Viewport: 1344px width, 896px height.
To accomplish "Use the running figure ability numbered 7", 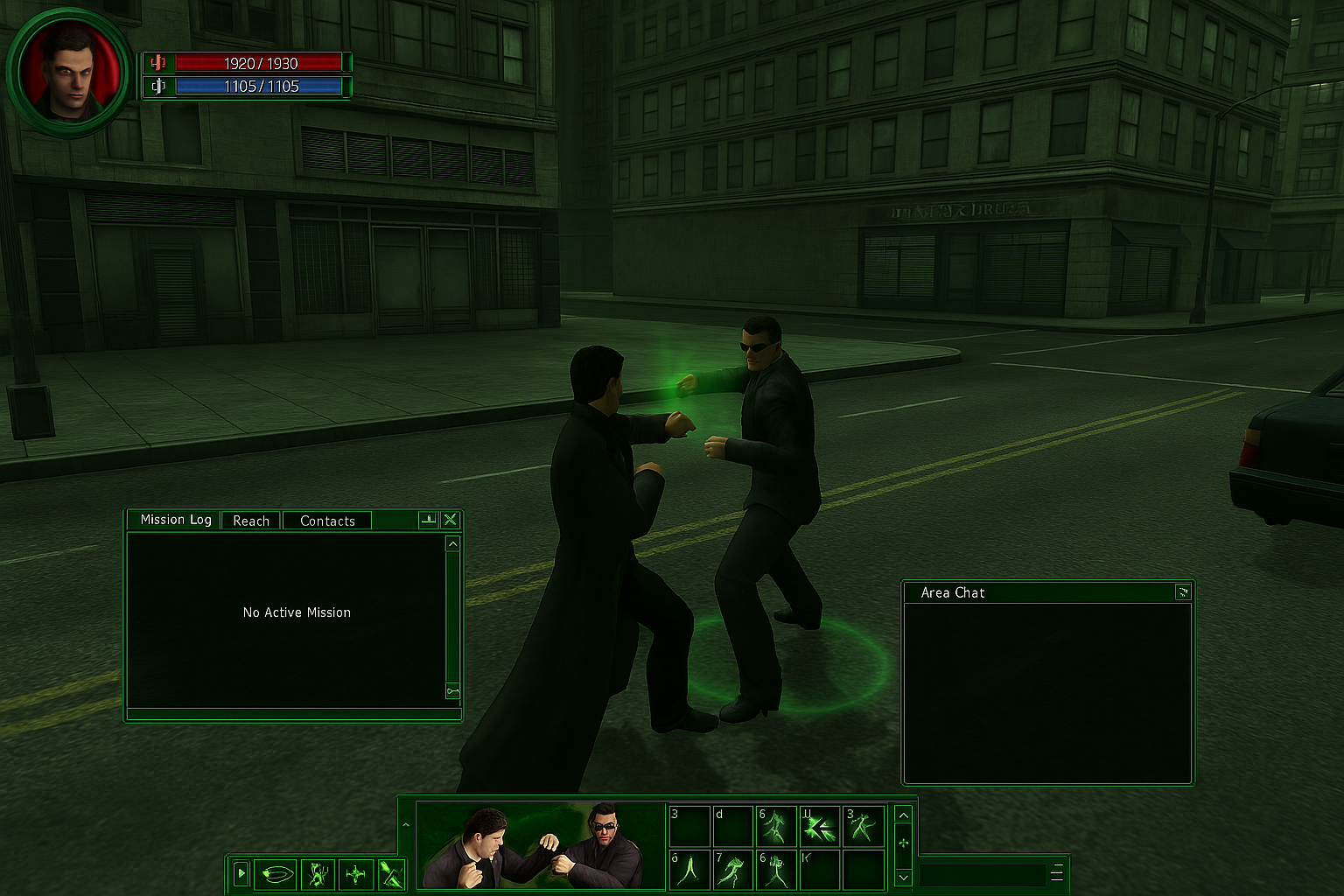I will pyautogui.click(x=732, y=870).
